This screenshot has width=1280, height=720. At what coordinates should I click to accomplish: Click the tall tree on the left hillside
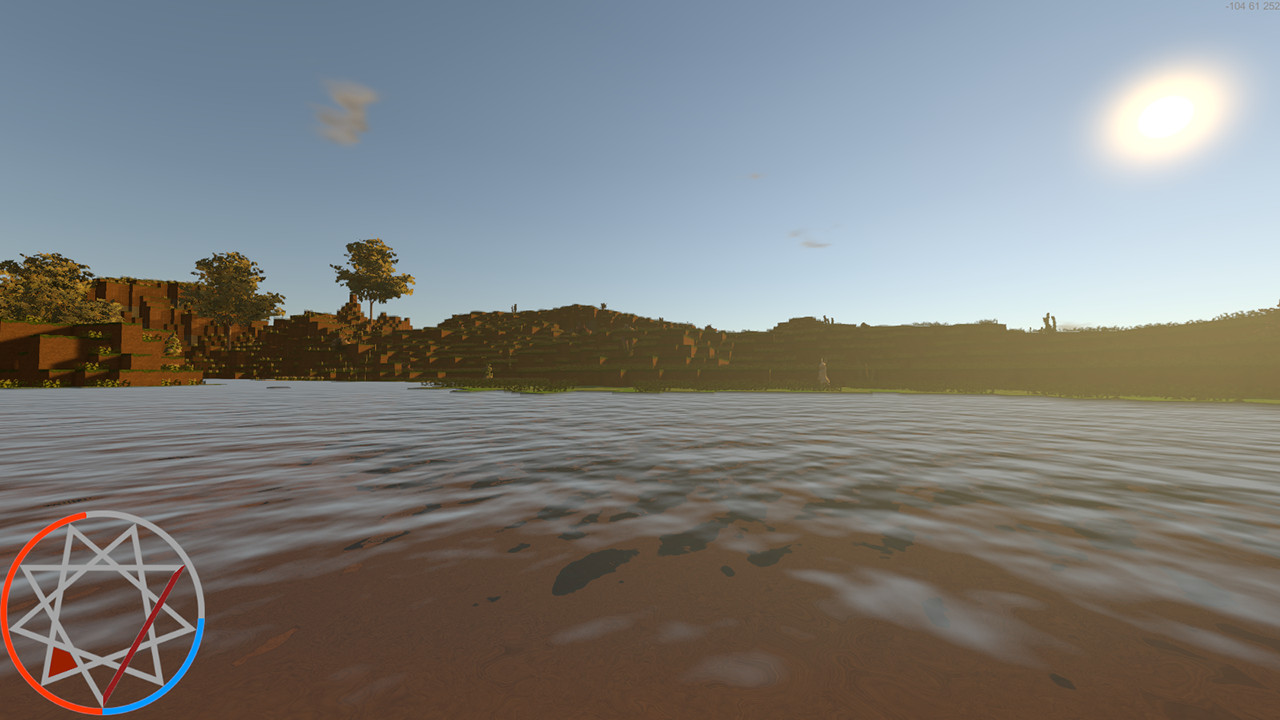point(372,270)
